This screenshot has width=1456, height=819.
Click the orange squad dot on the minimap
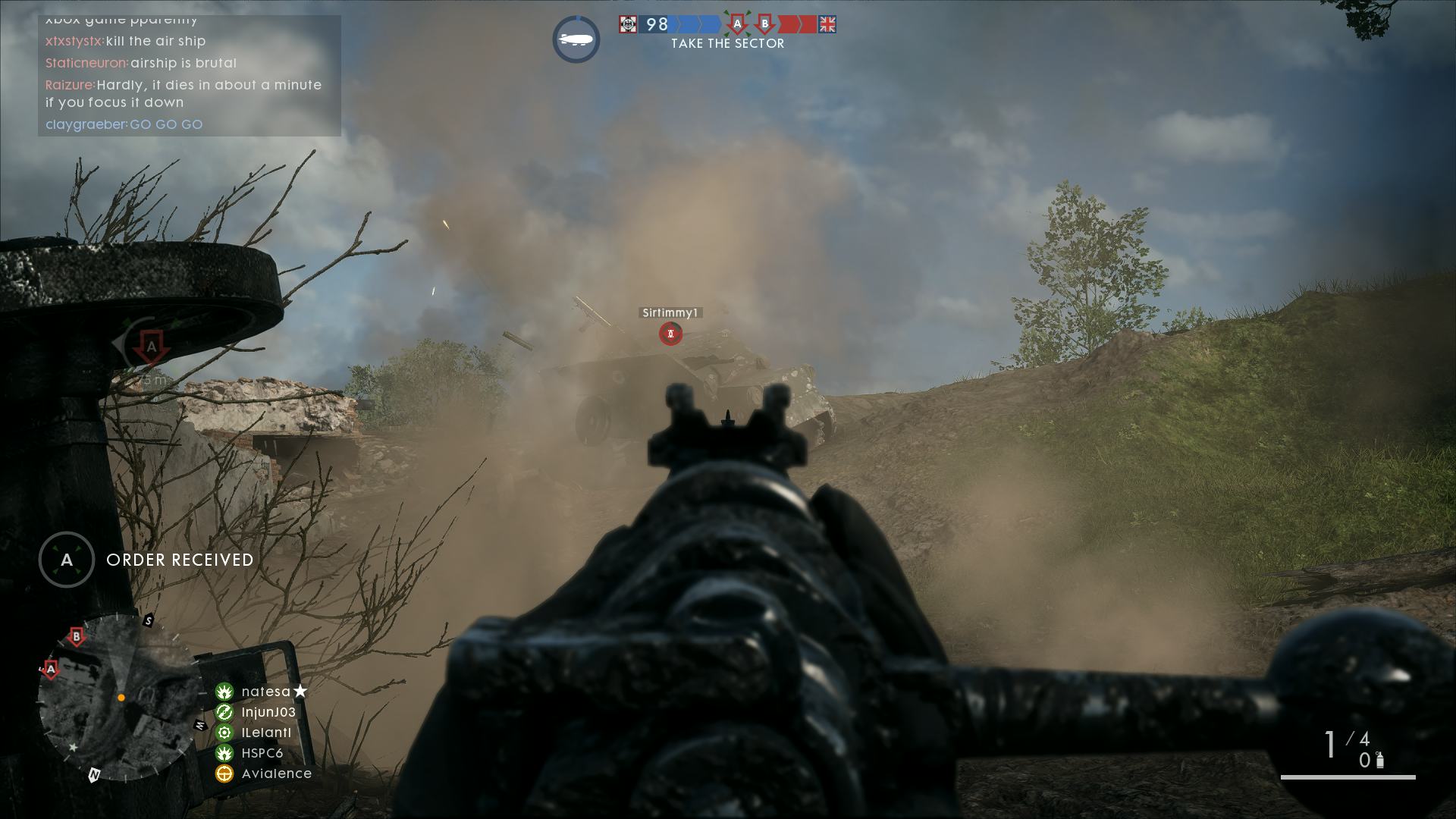point(120,700)
